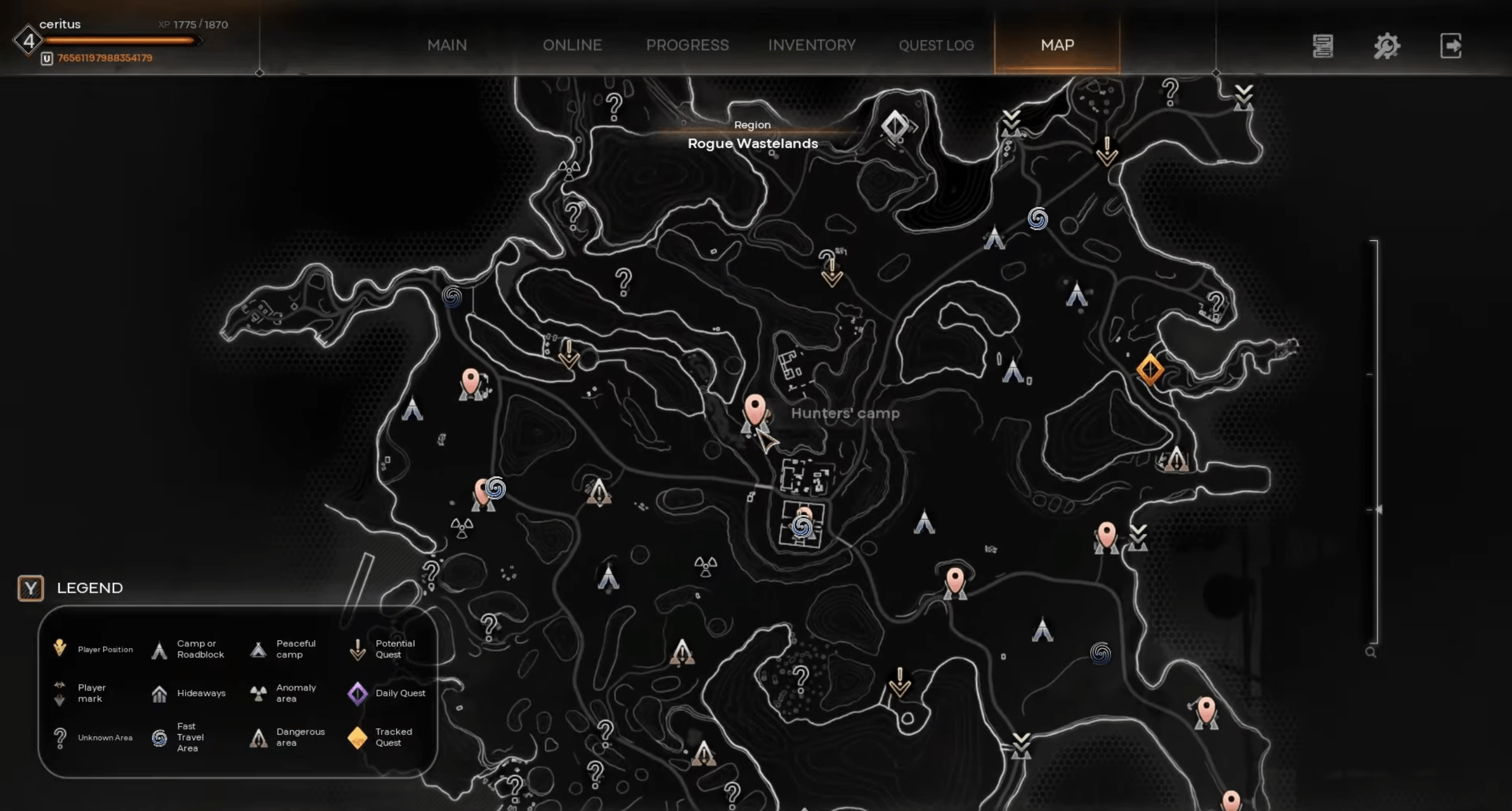Screen dimensions: 1512x811
Task: Adjust the map zoom slider handle
Action: coord(1378,509)
